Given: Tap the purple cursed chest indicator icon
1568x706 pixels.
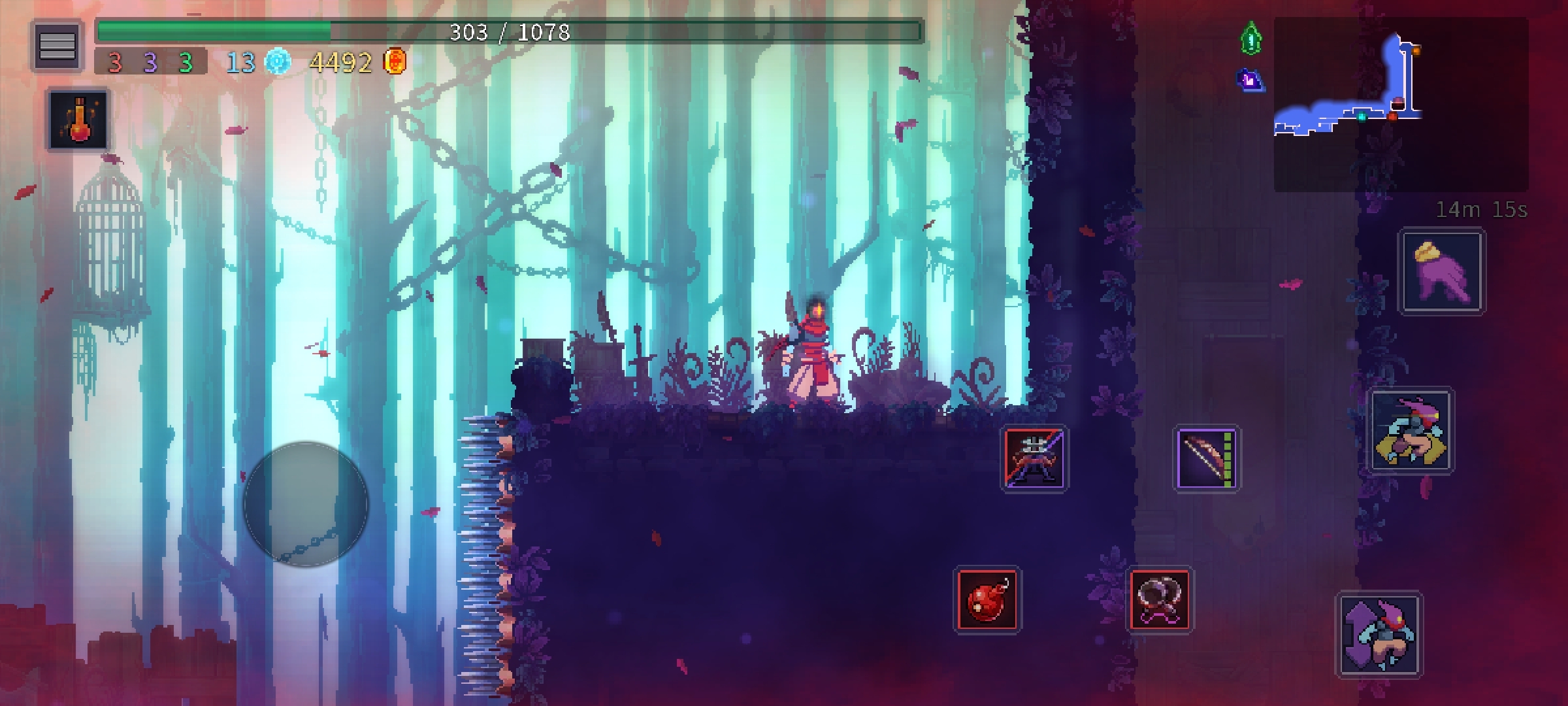Looking at the screenshot, I should [x=1250, y=80].
